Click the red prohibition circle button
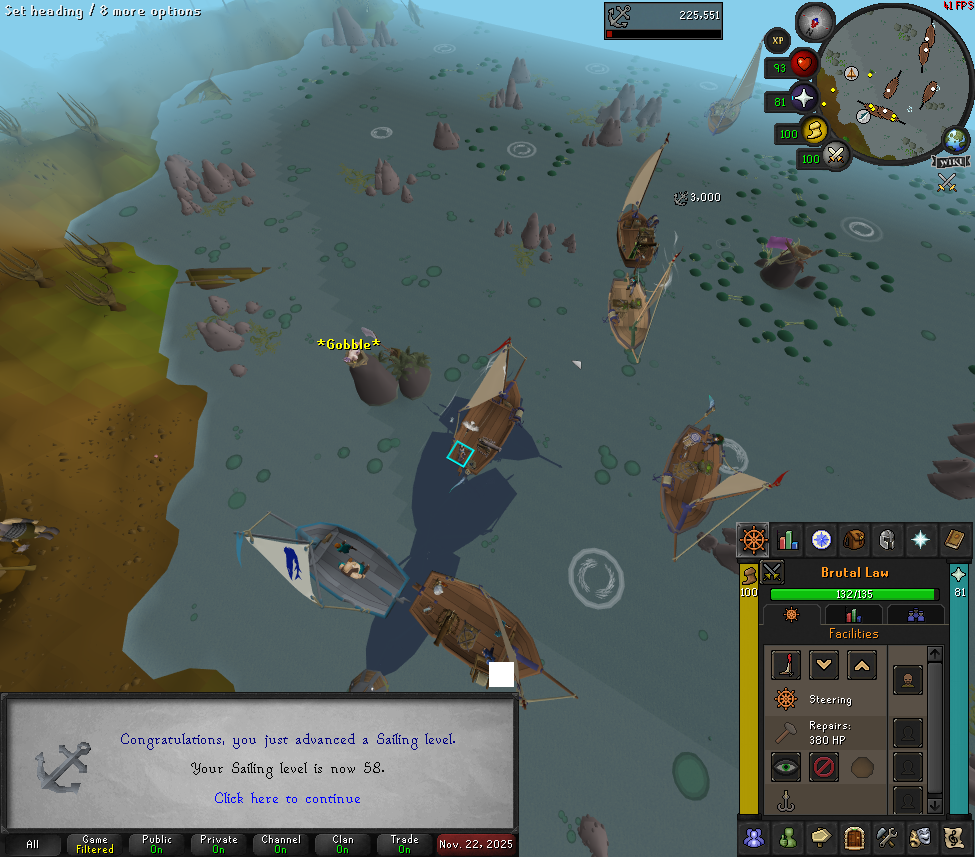975x857 pixels. [x=823, y=768]
